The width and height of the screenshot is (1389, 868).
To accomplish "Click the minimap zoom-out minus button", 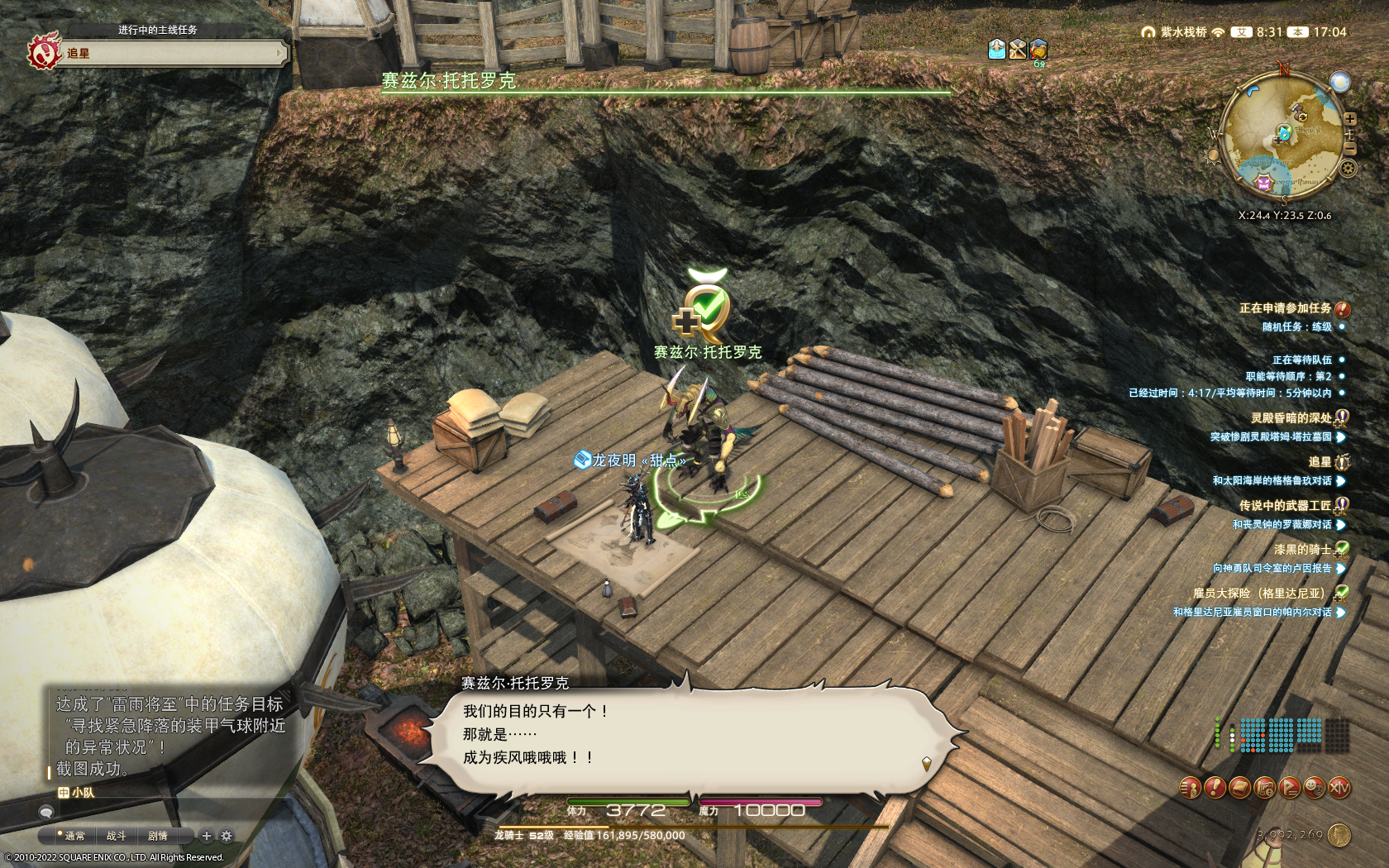I will click(x=1350, y=149).
